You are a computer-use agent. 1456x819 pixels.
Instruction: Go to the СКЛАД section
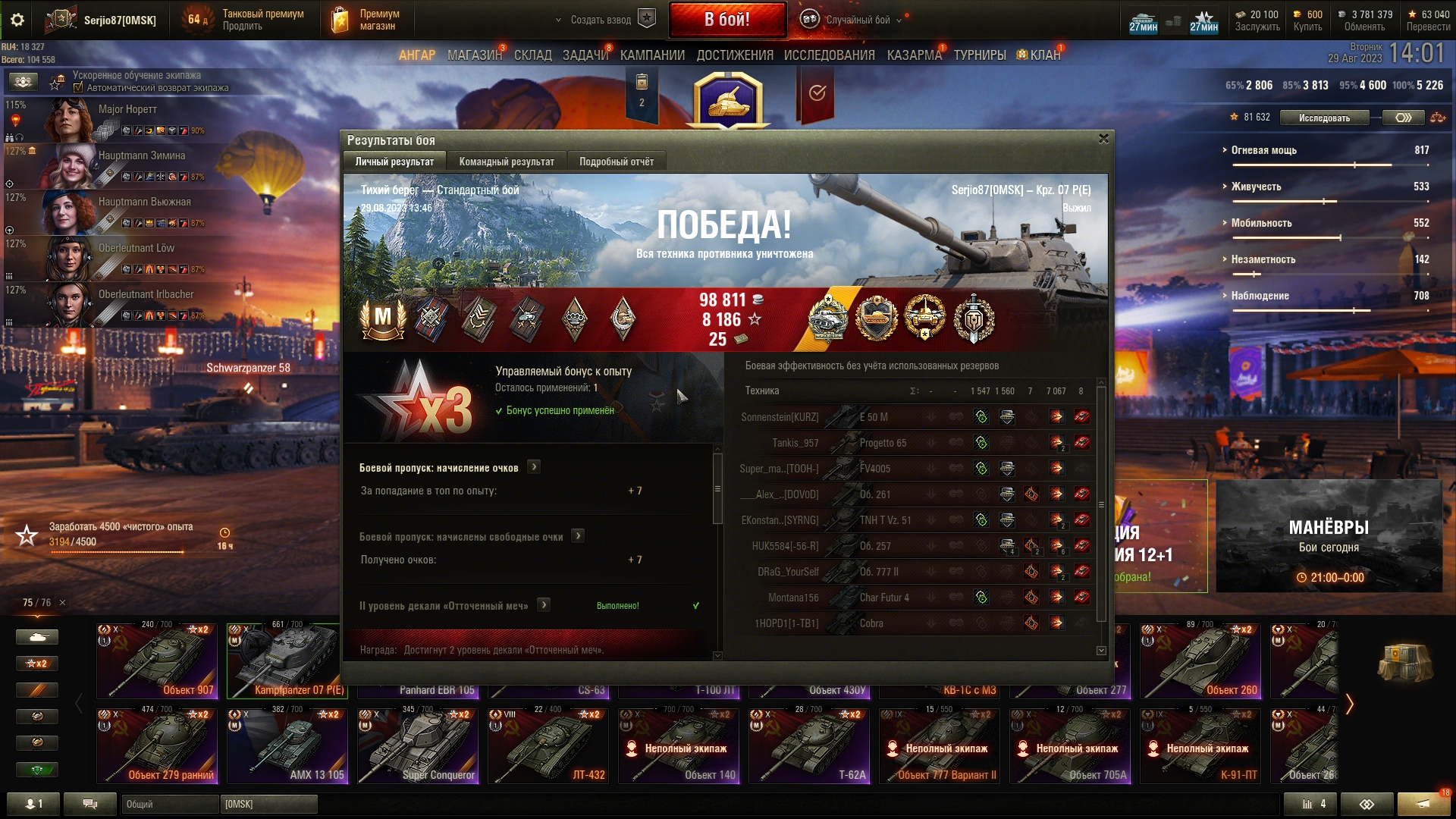[533, 55]
